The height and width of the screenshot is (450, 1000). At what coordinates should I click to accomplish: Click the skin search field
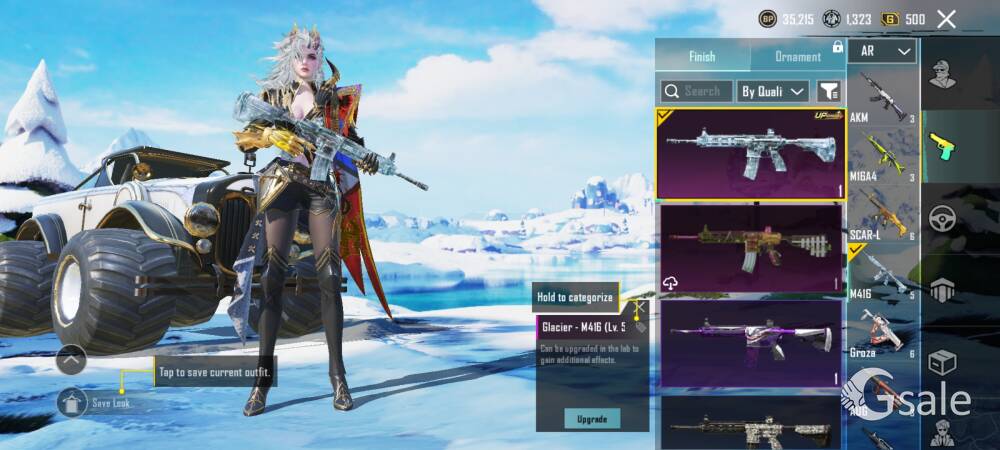pyautogui.click(x=697, y=91)
